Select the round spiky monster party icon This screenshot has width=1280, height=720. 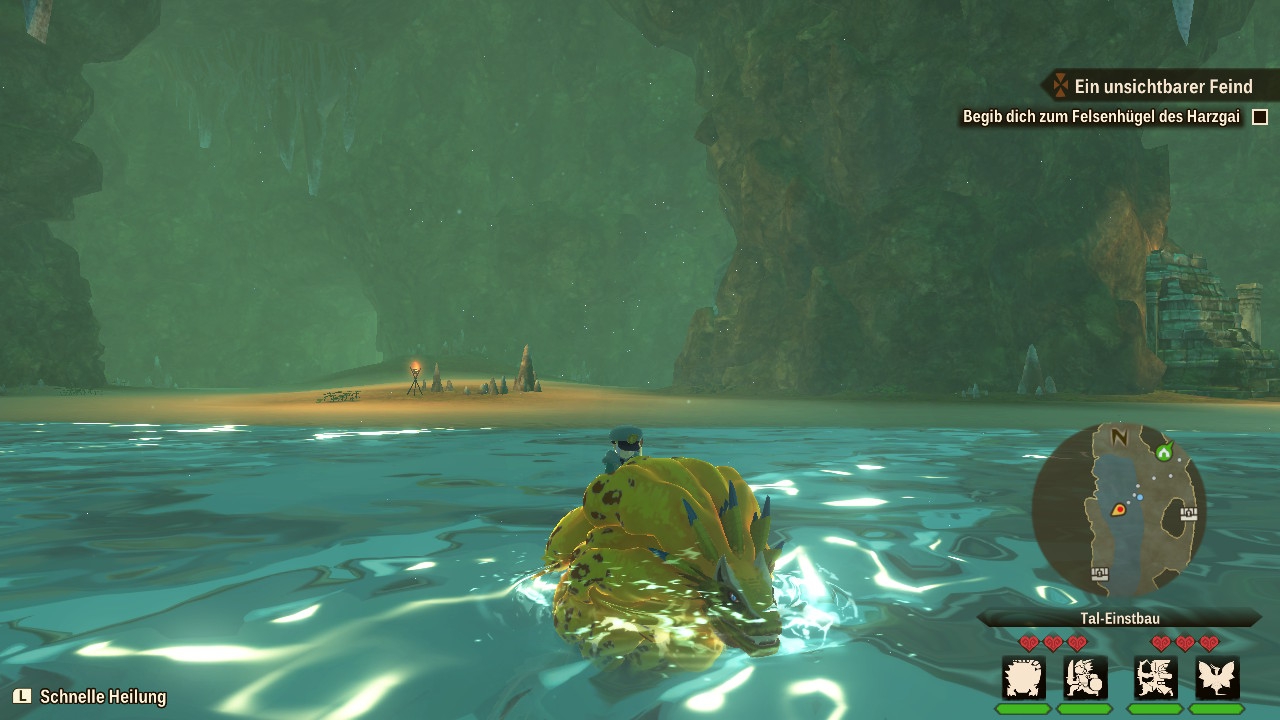[1024, 678]
